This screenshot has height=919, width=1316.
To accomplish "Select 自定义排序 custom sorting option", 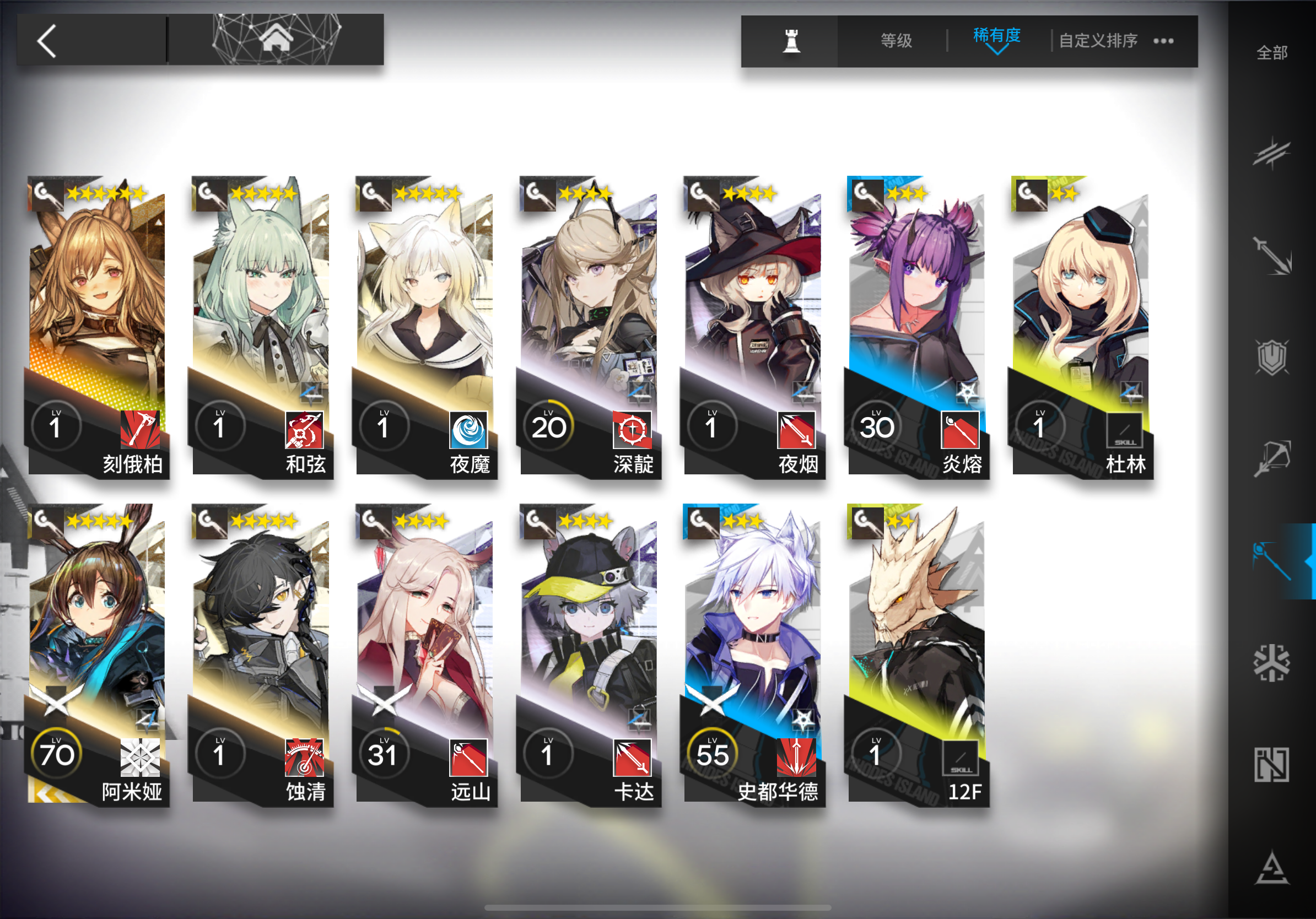I will 1099,40.
